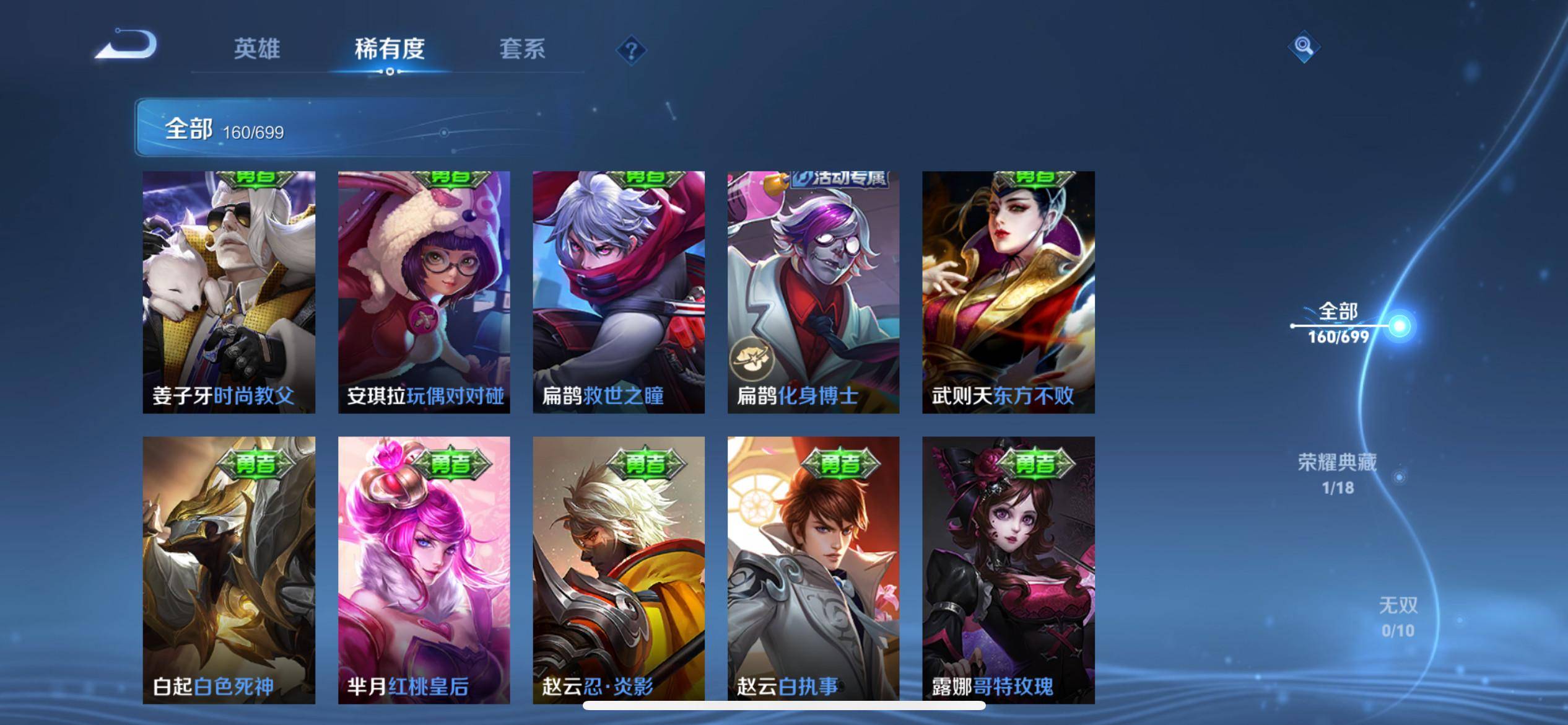Viewport: 1568px width, 725px height.
Task: Select the 全部 rarity filter on the curve
Action: click(x=1339, y=323)
